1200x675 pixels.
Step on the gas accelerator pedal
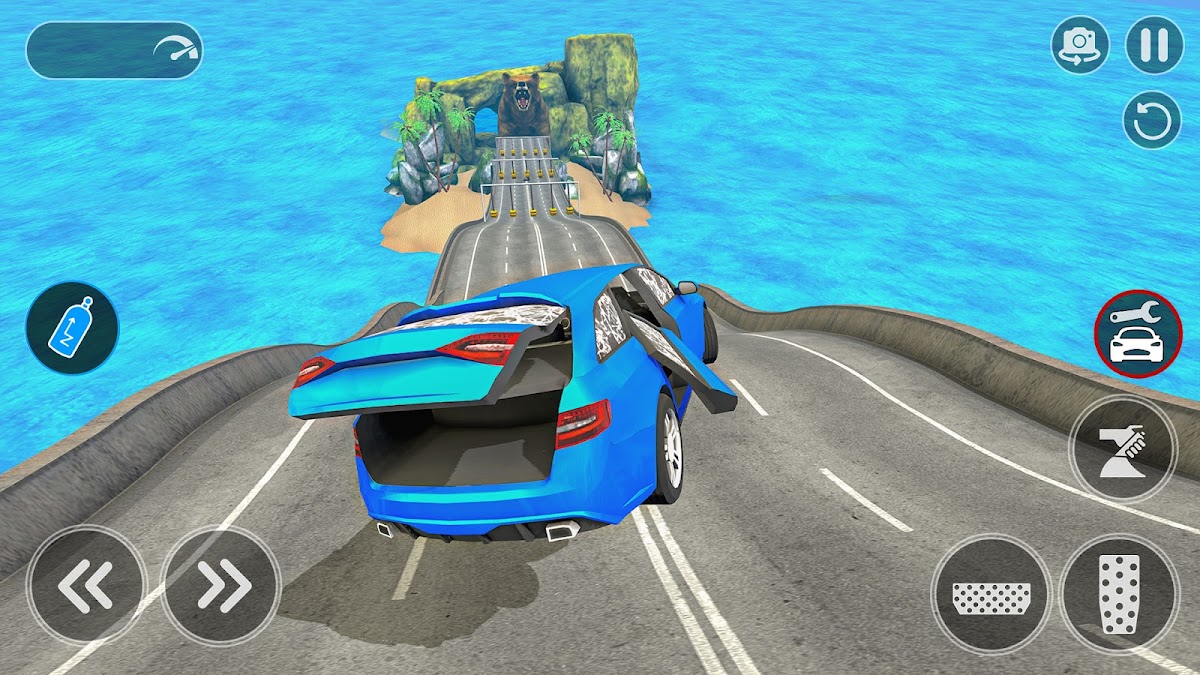pos(1118,594)
